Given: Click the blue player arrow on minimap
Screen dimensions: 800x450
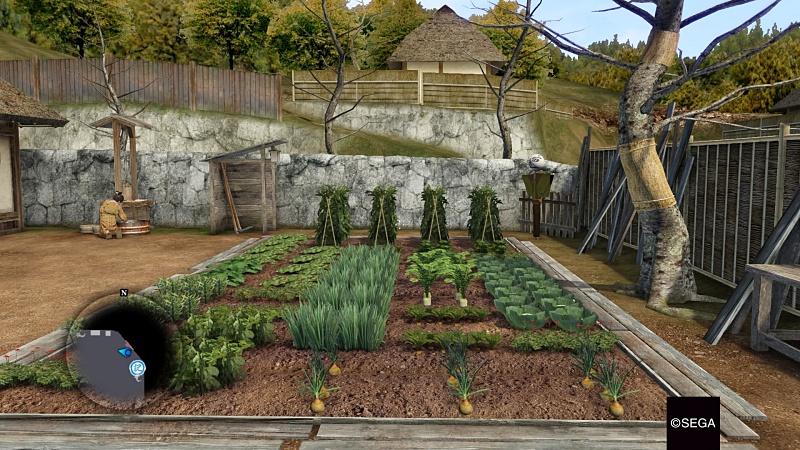Looking at the screenshot, I should (x=125, y=352).
